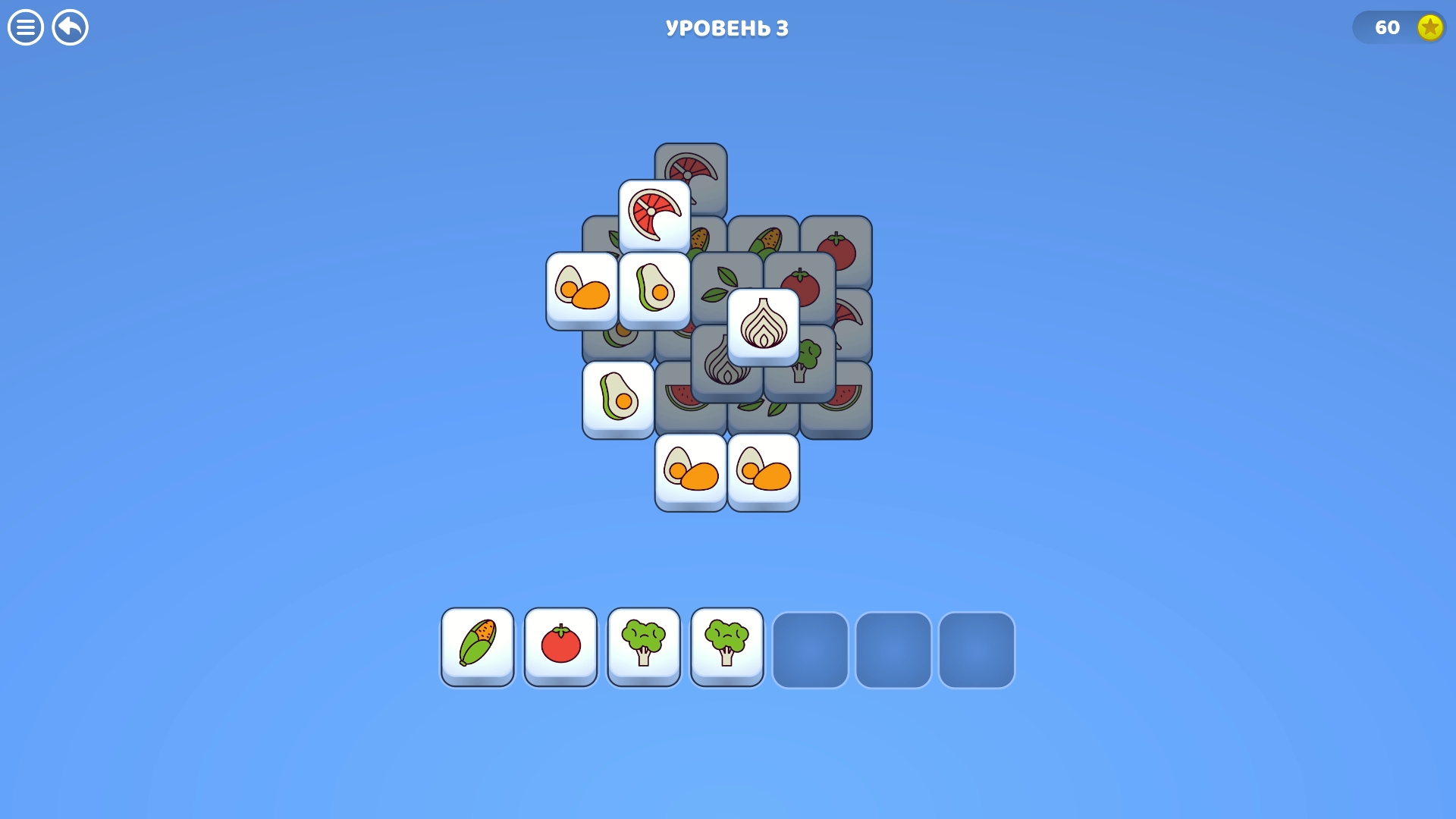Select the salmon slice tile
Screen dimensions: 1456x819
[654, 215]
